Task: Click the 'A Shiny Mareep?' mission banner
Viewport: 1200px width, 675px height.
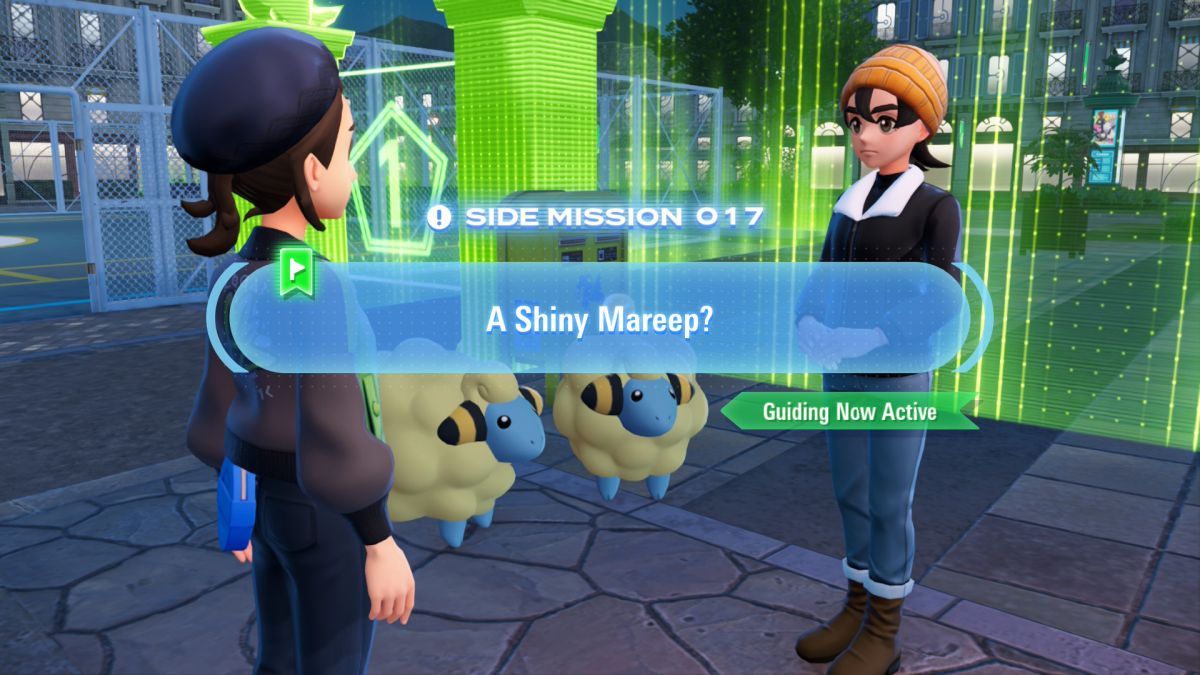Action: (x=598, y=318)
